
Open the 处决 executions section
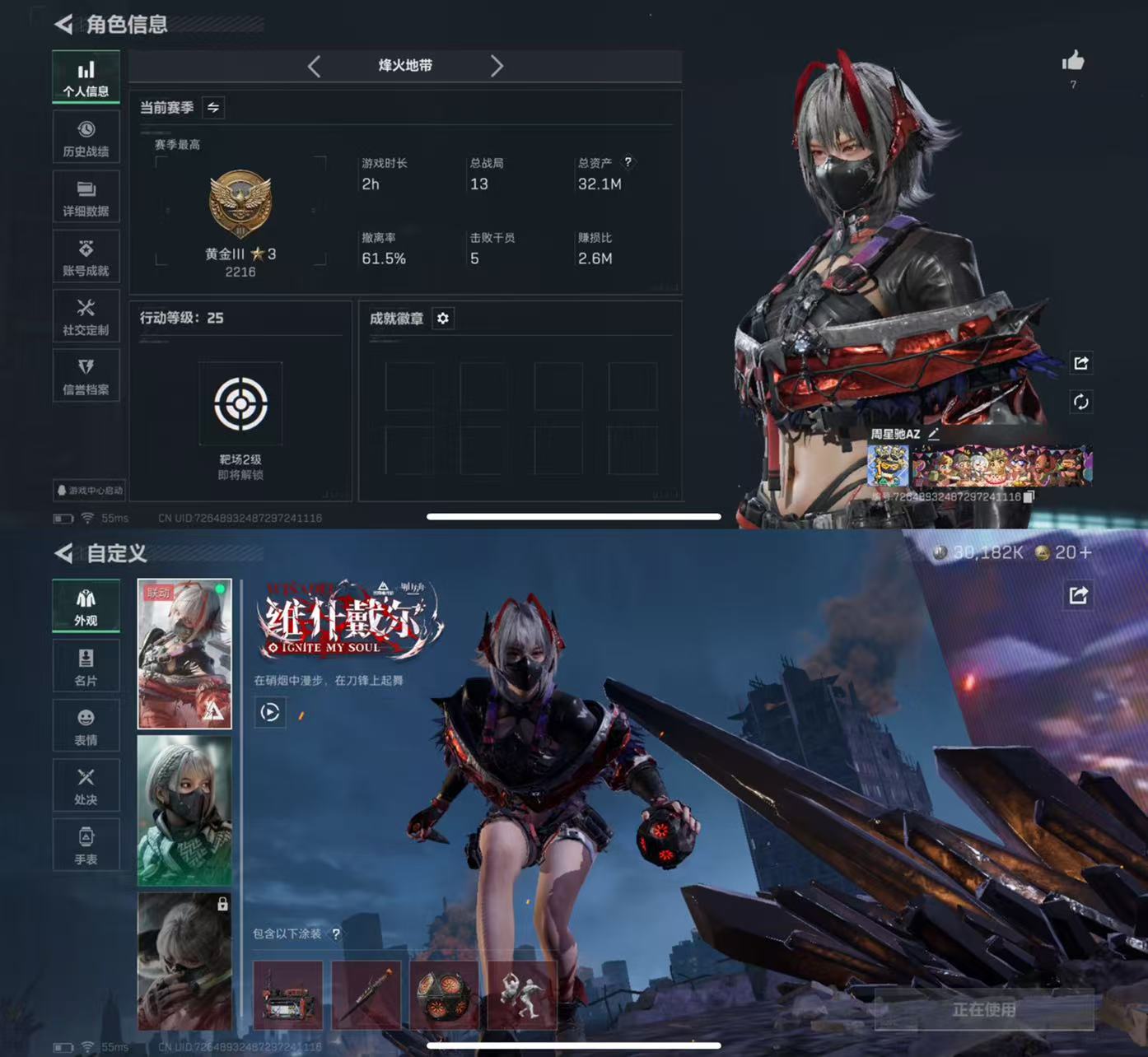(x=86, y=785)
